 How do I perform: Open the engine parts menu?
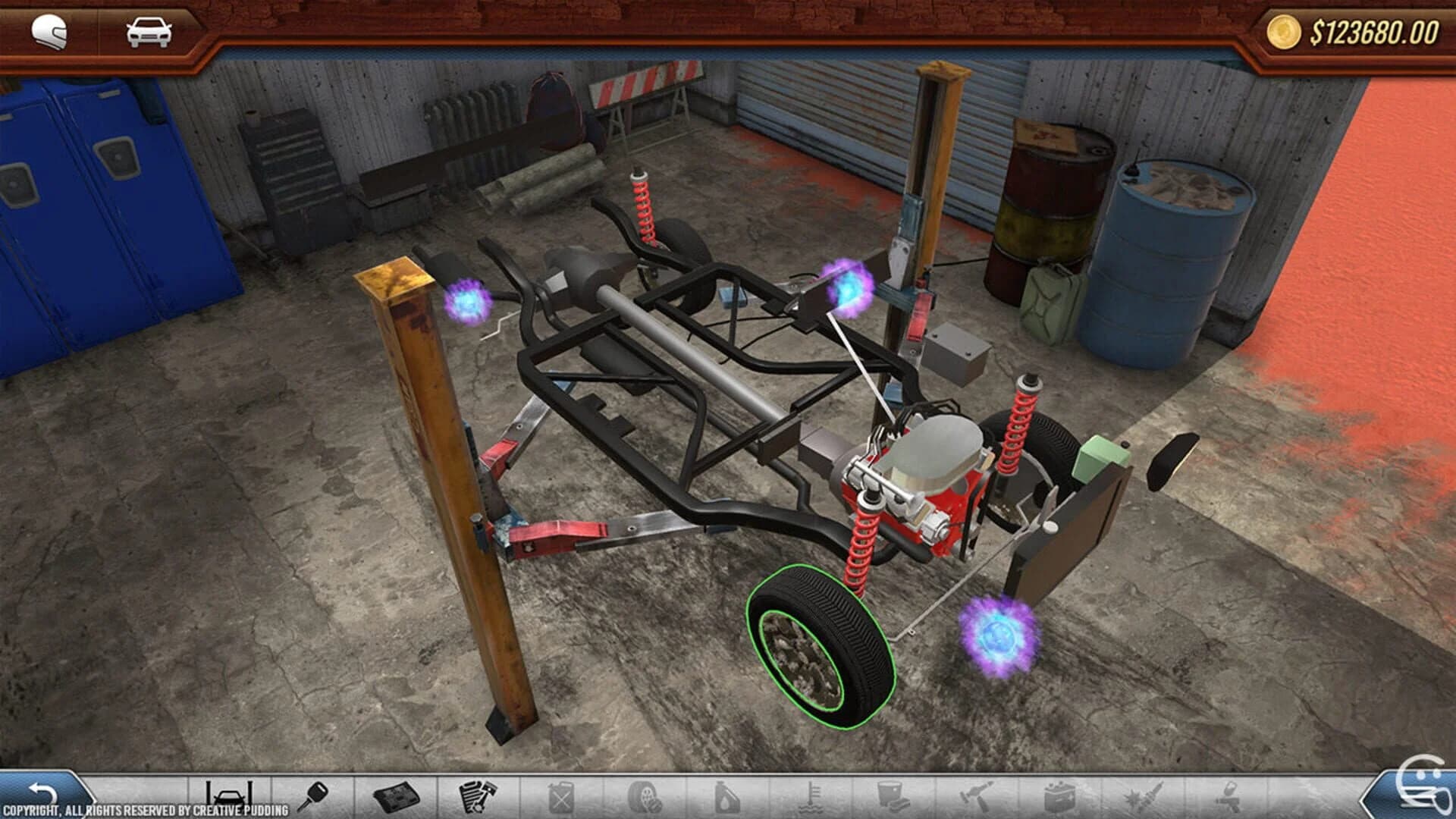coord(478,796)
